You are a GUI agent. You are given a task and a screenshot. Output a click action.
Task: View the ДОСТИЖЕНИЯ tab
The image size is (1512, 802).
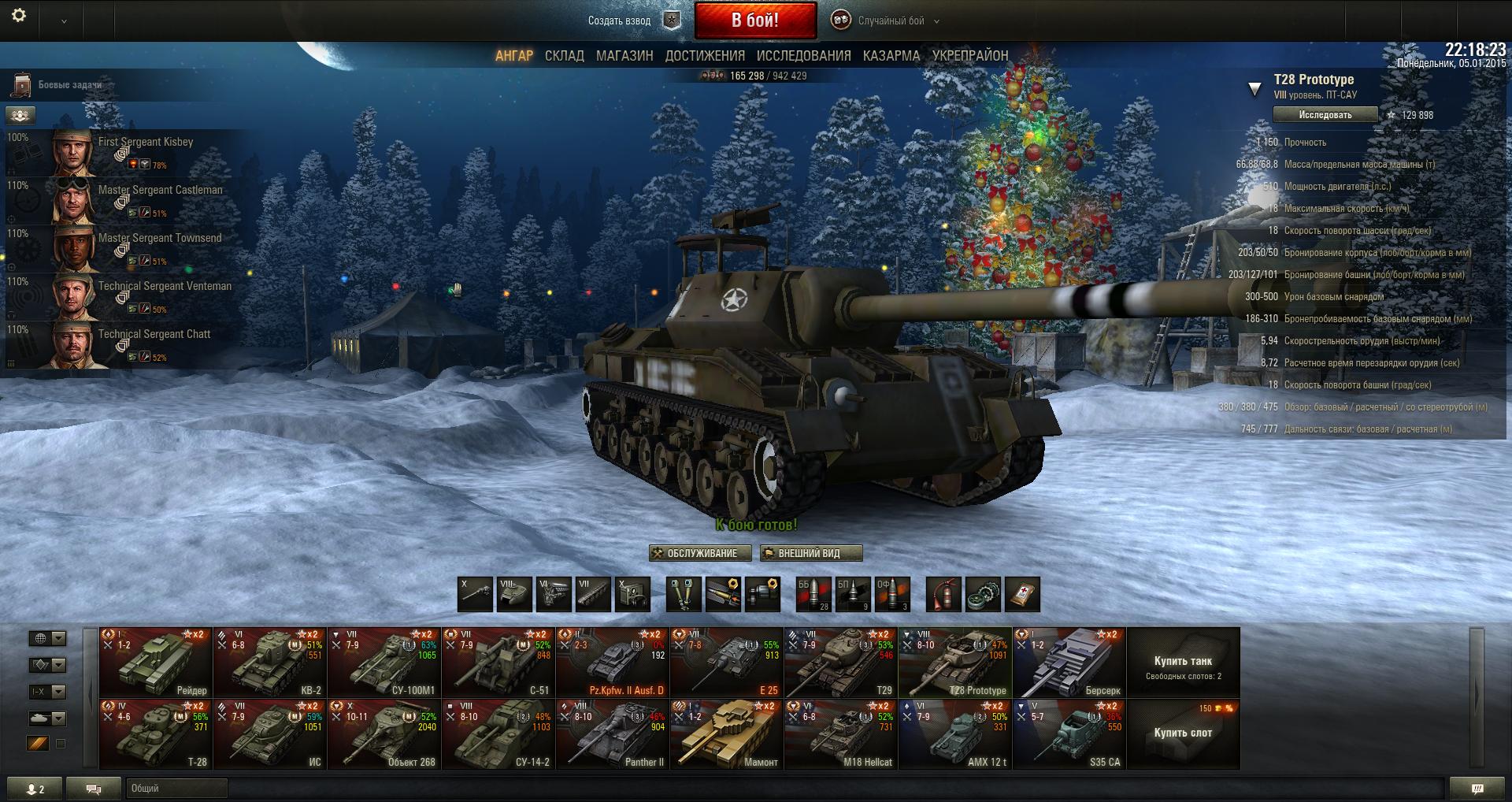(x=705, y=56)
